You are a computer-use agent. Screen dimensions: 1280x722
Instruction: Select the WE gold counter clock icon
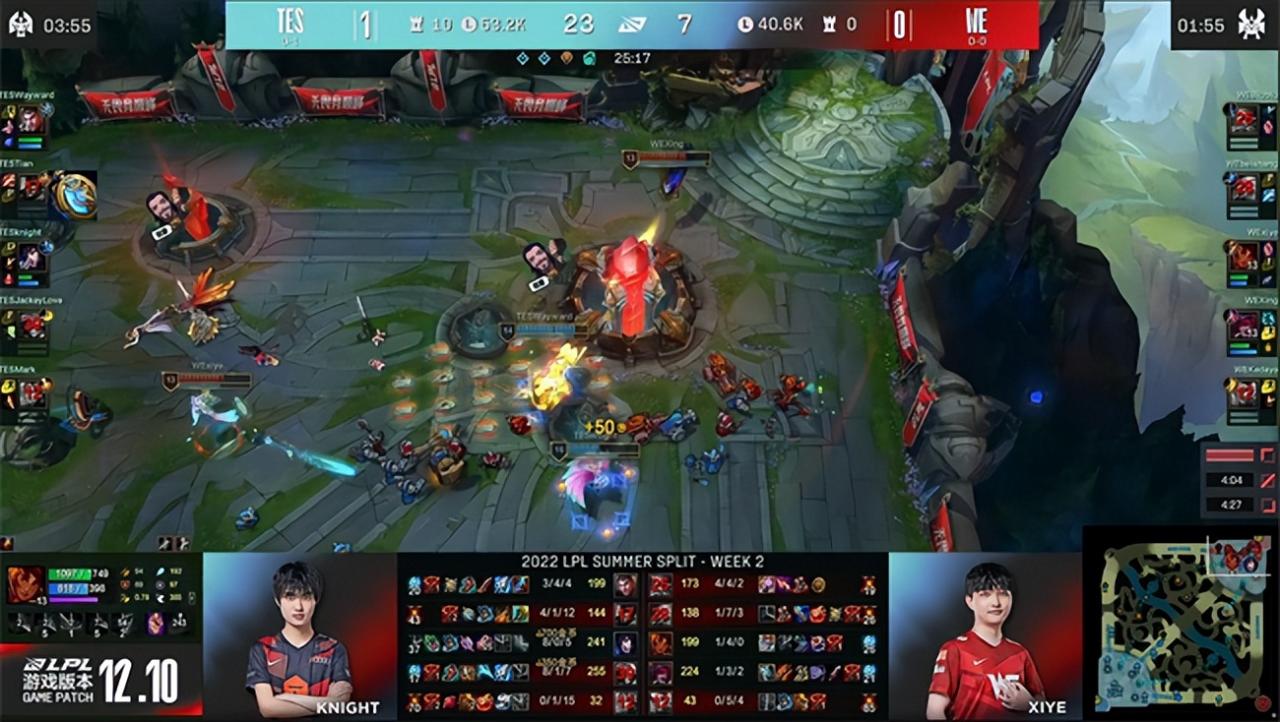(x=747, y=25)
